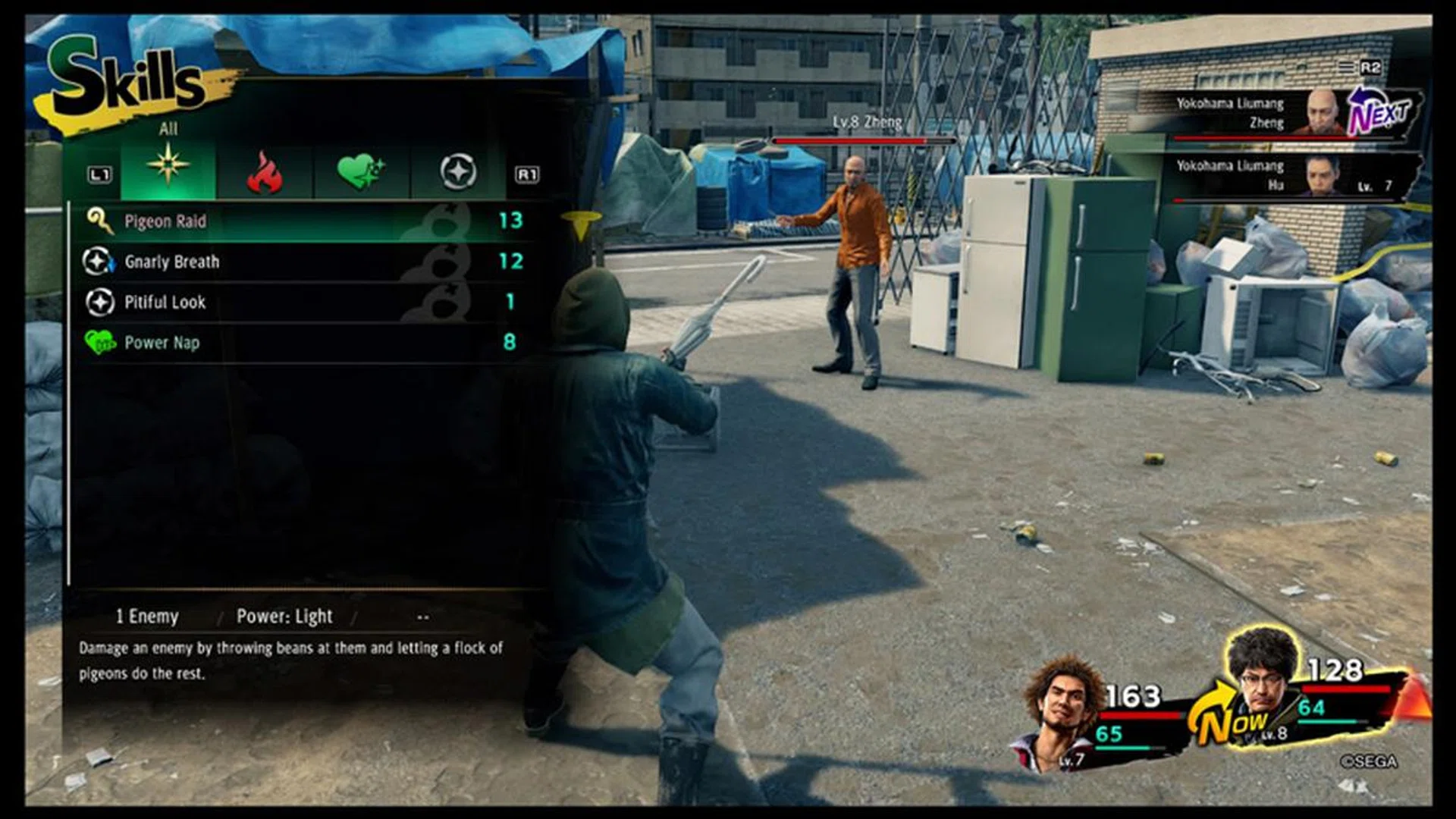Show the green heart recovery skills tab
Image resolution: width=1456 pixels, height=819 pixels.
coord(361,172)
